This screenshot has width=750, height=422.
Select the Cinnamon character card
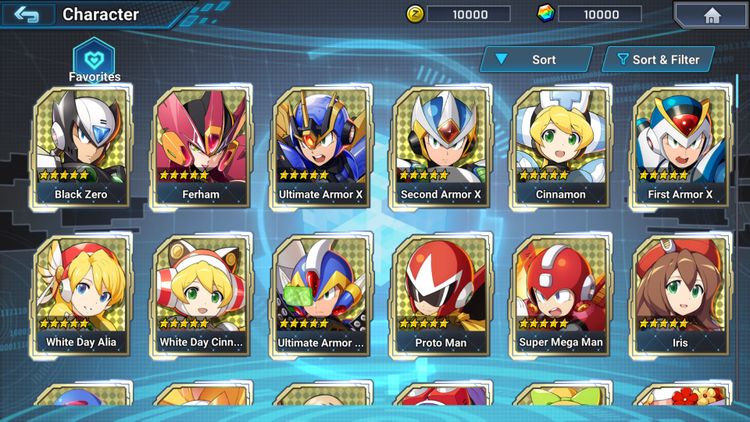(560, 147)
